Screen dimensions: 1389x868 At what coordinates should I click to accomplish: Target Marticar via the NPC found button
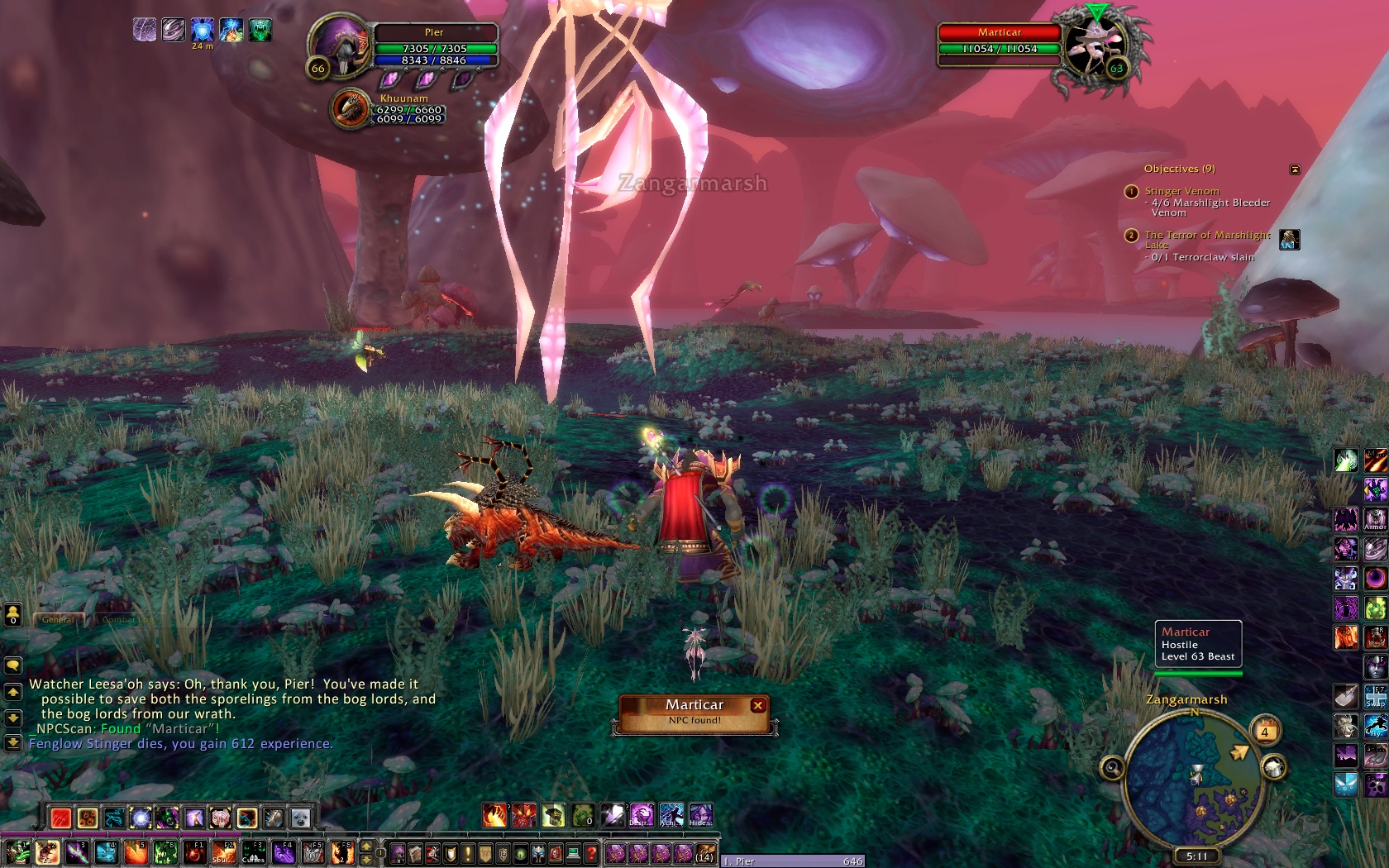[x=693, y=713]
